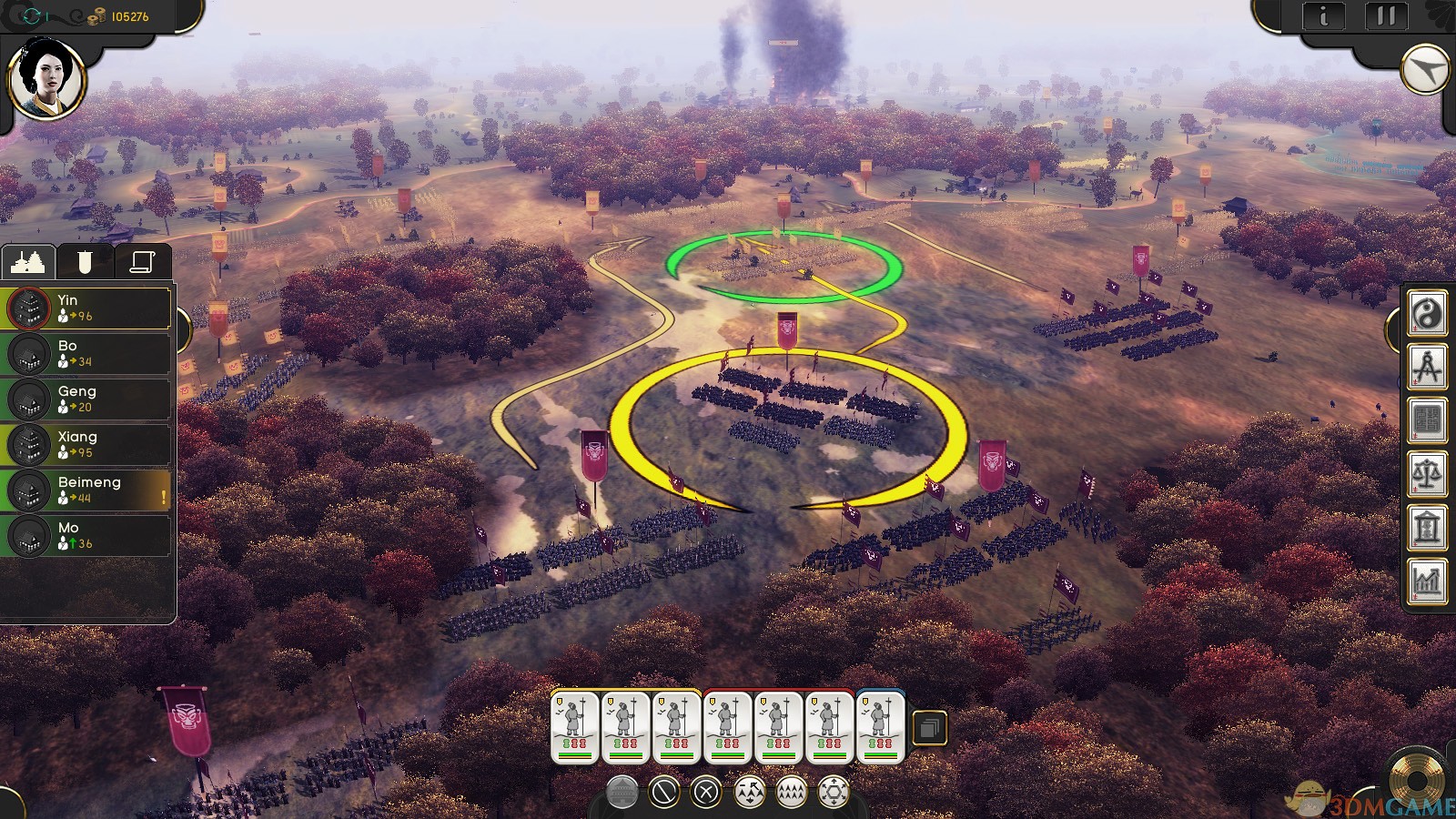Open the scroll tab
Screen dimensions: 1456x819
[x=142, y=262]
